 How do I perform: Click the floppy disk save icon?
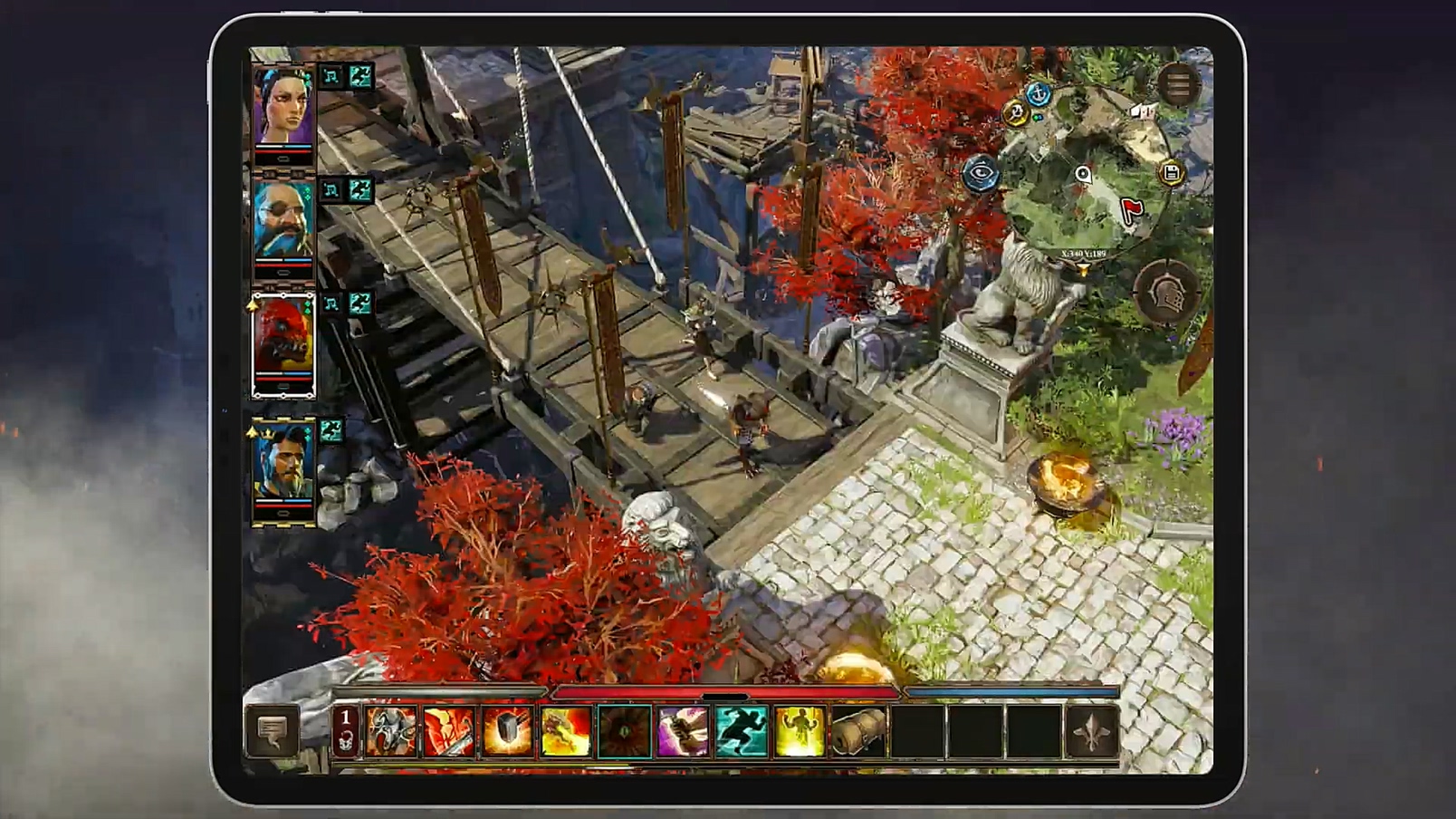point(1171,173)
